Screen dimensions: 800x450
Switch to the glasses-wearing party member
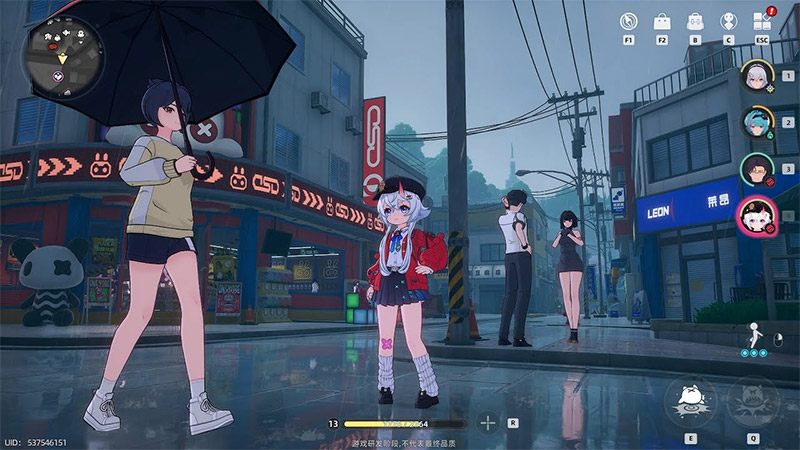[x=756, y=169]
